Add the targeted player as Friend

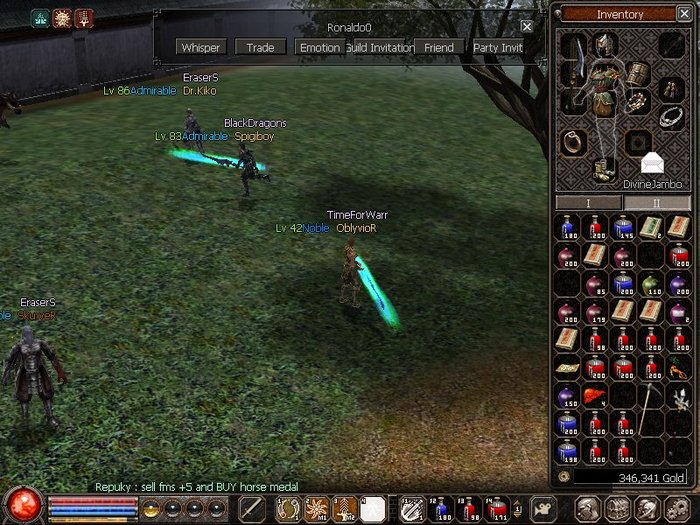coord(438,47)
